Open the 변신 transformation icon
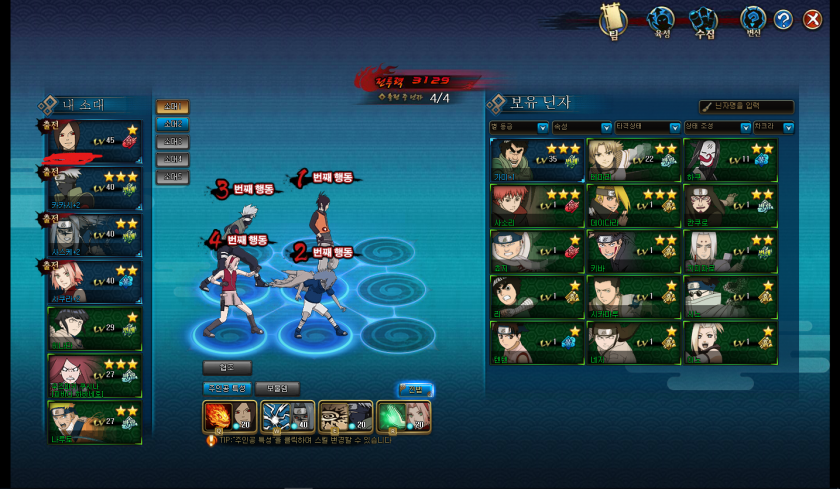 (753, 20)
